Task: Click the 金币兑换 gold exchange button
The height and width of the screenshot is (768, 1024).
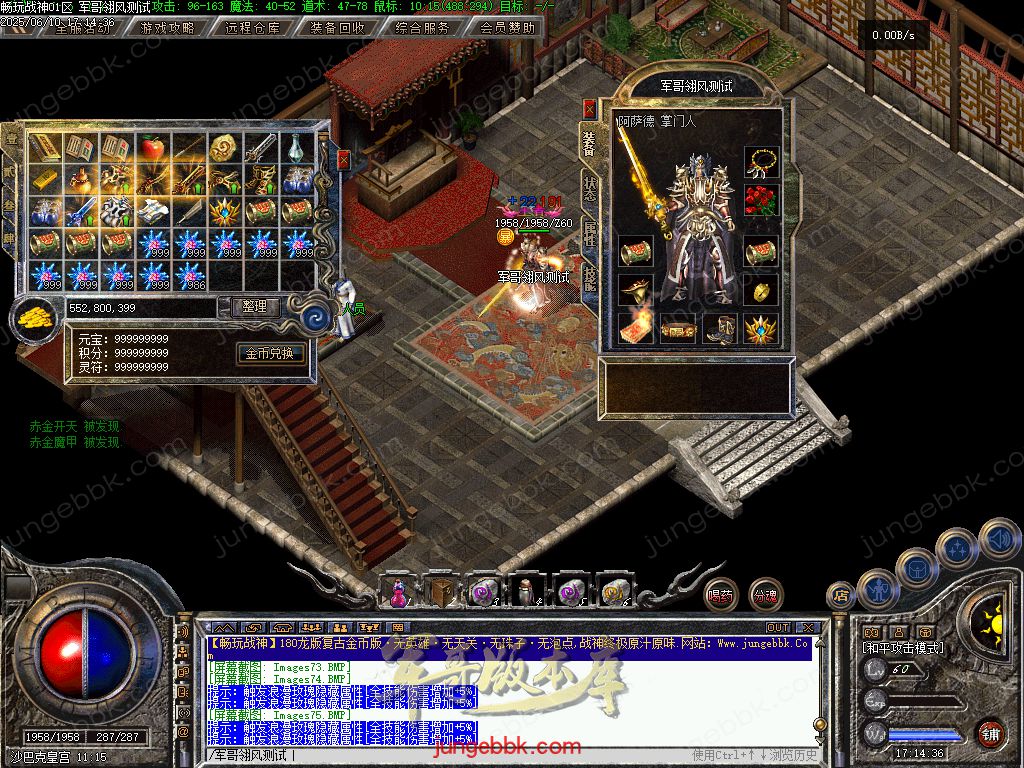Action: 270,353
